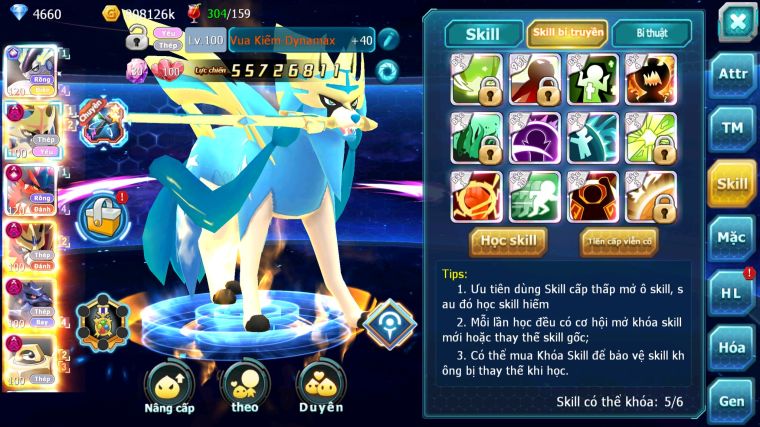
Task: Open the Attr side tab
Action: (x=732, y=75)
